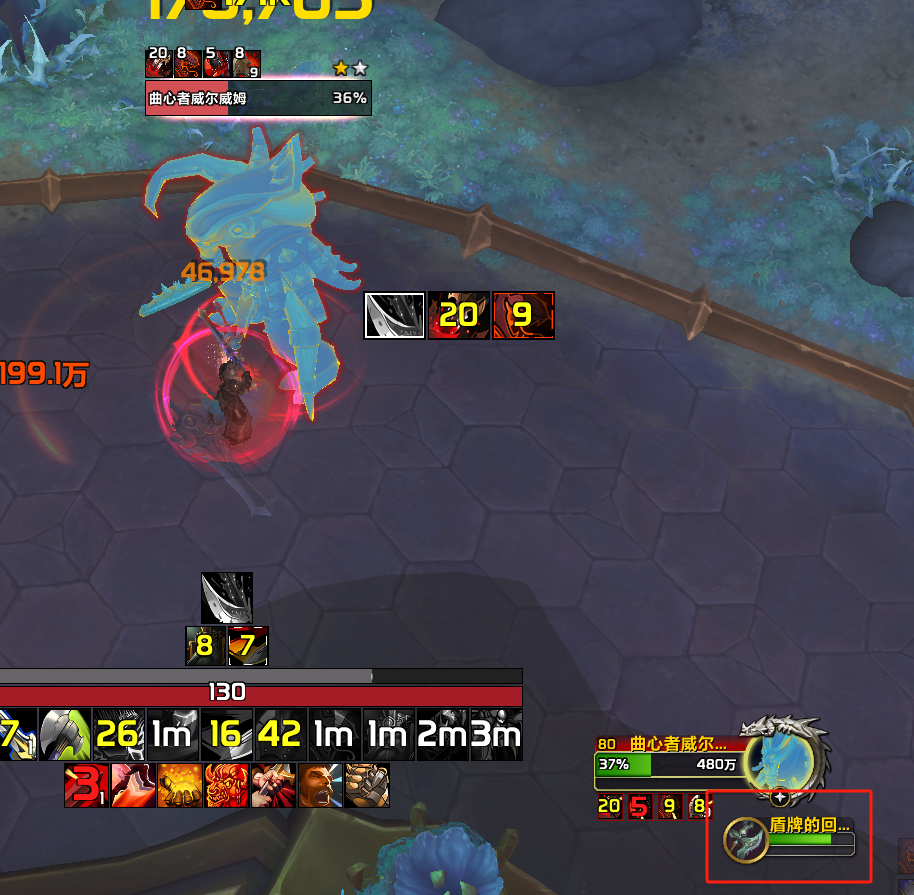Select the red slash icon showing 3
This screenshot has height=895, width=914.
86,786
